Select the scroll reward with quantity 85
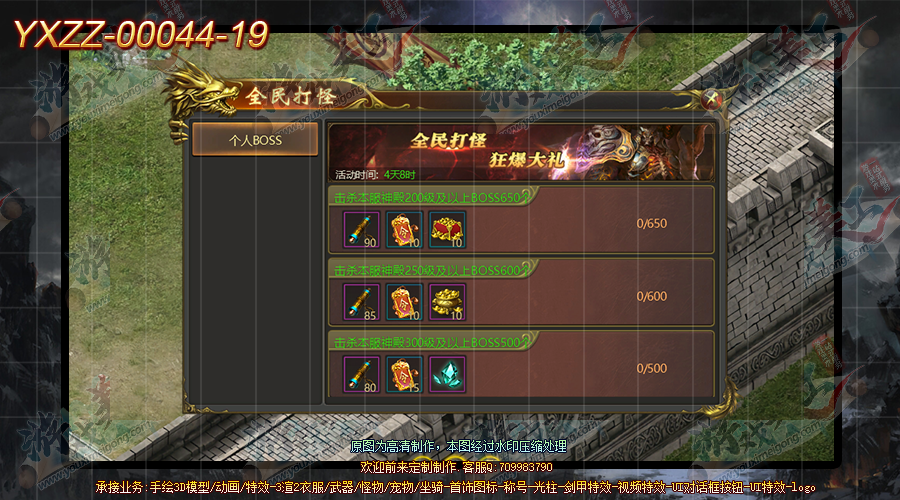This screenshot has width=900, height=500. (x=361, y=302)
